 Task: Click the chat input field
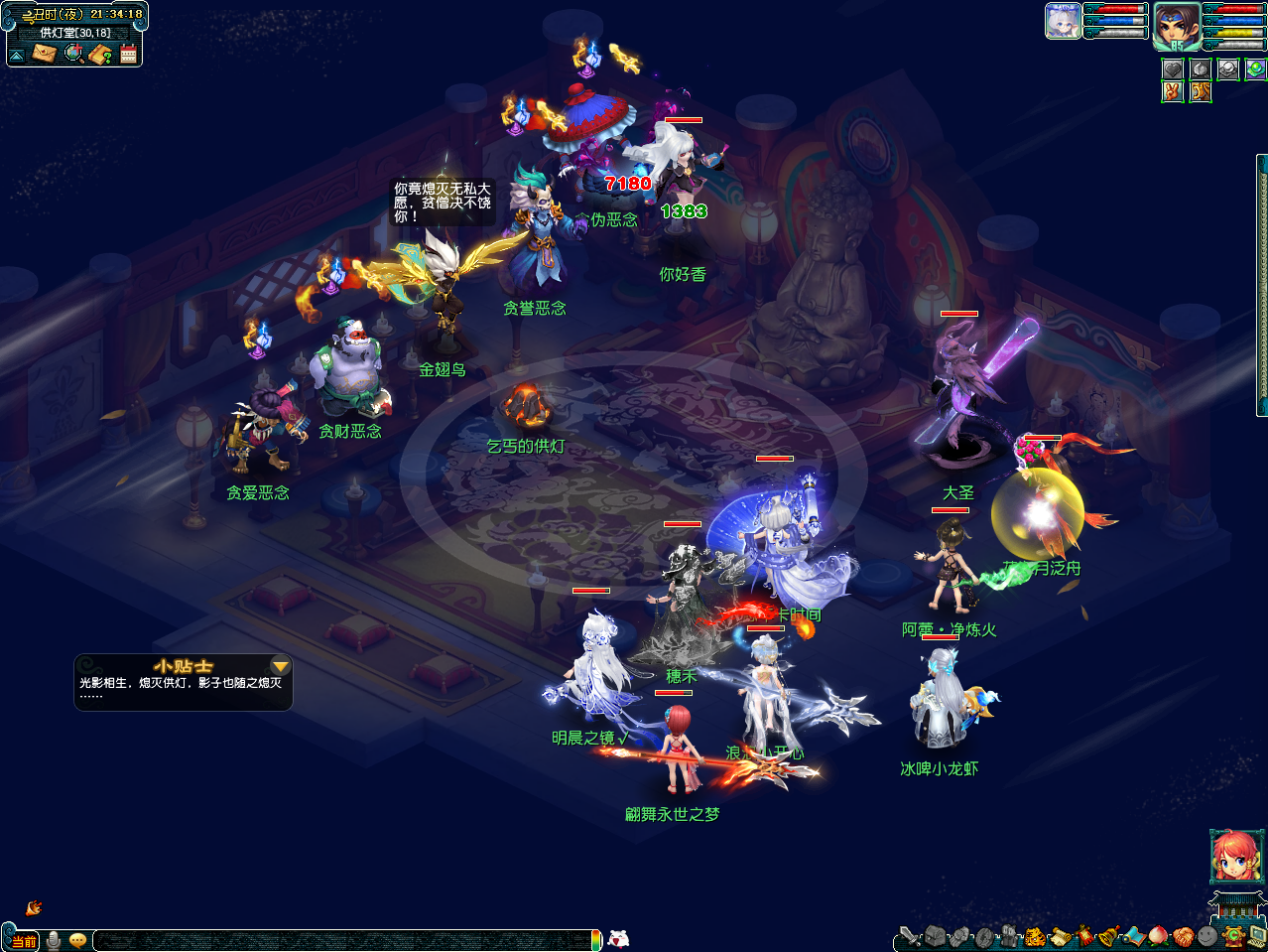340,940
